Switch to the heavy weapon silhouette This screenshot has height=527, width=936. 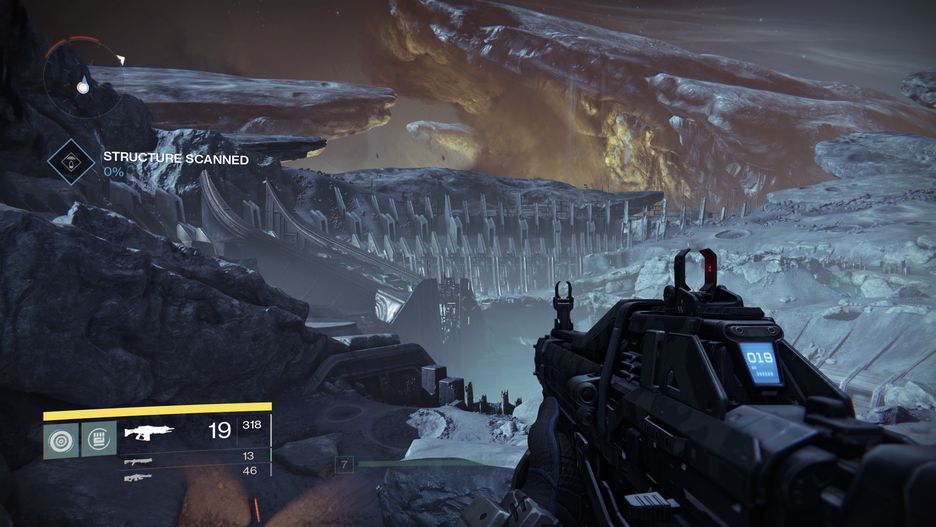(138, 477)
